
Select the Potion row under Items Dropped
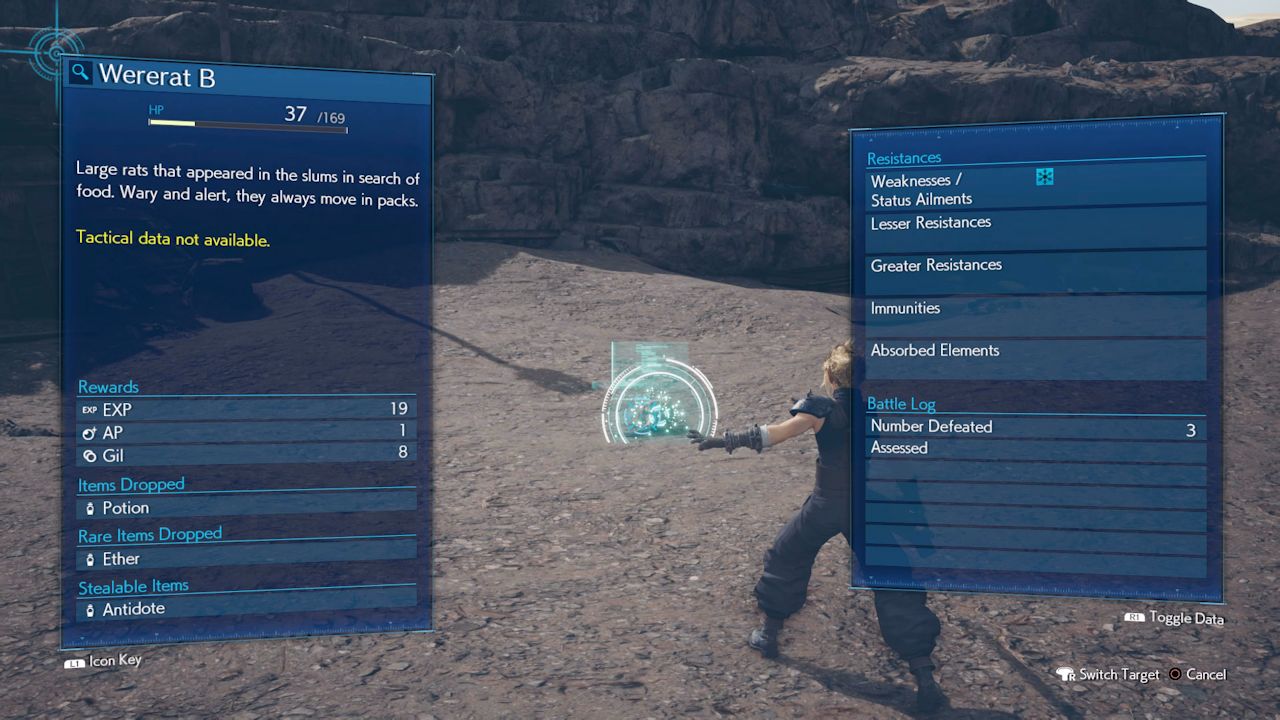246,508
